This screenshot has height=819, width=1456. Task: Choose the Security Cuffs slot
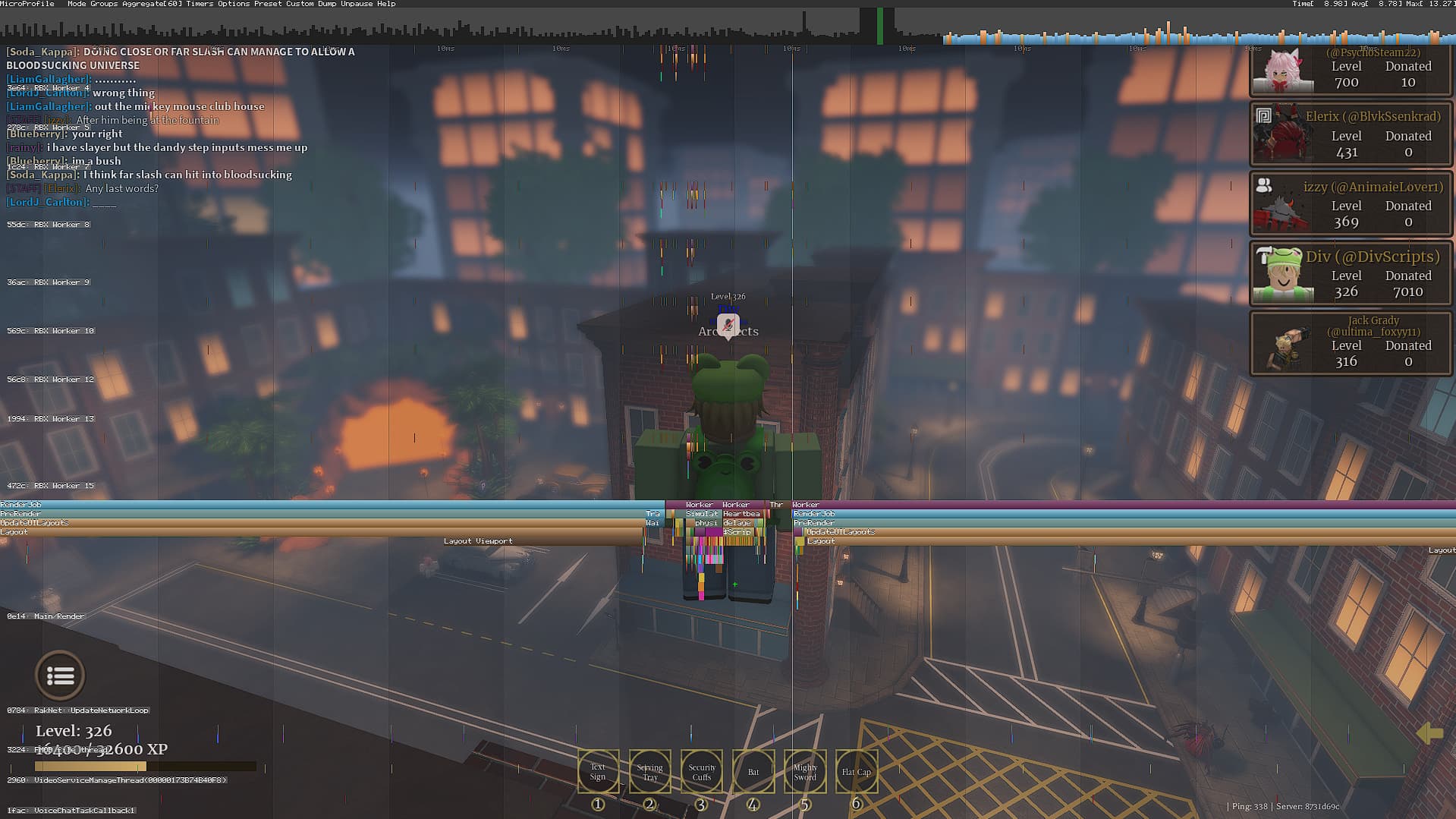pos(702,771)
